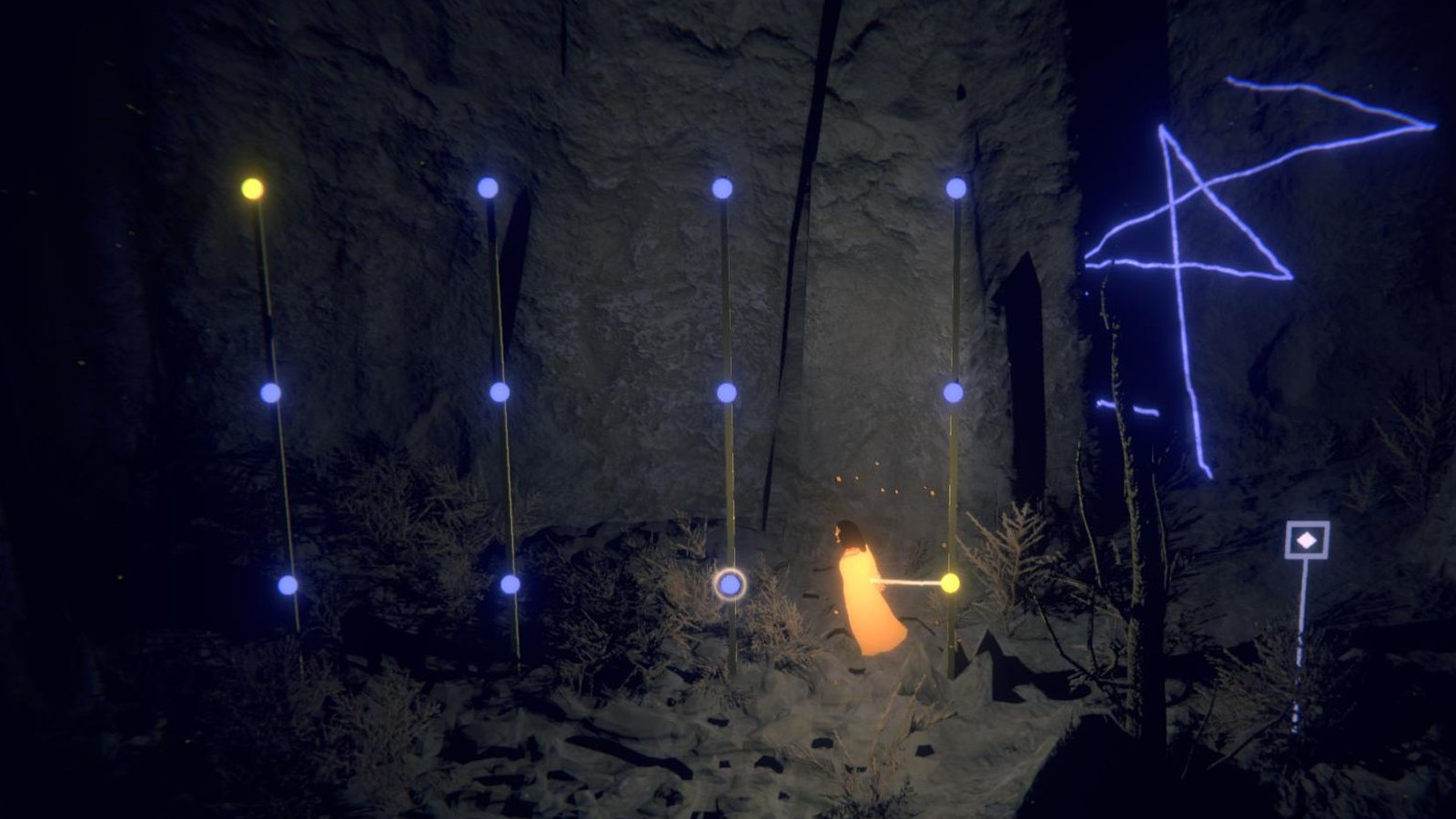Activate the white diamond sign marker
1456x819 pixels.
[x=1307, y=541]
